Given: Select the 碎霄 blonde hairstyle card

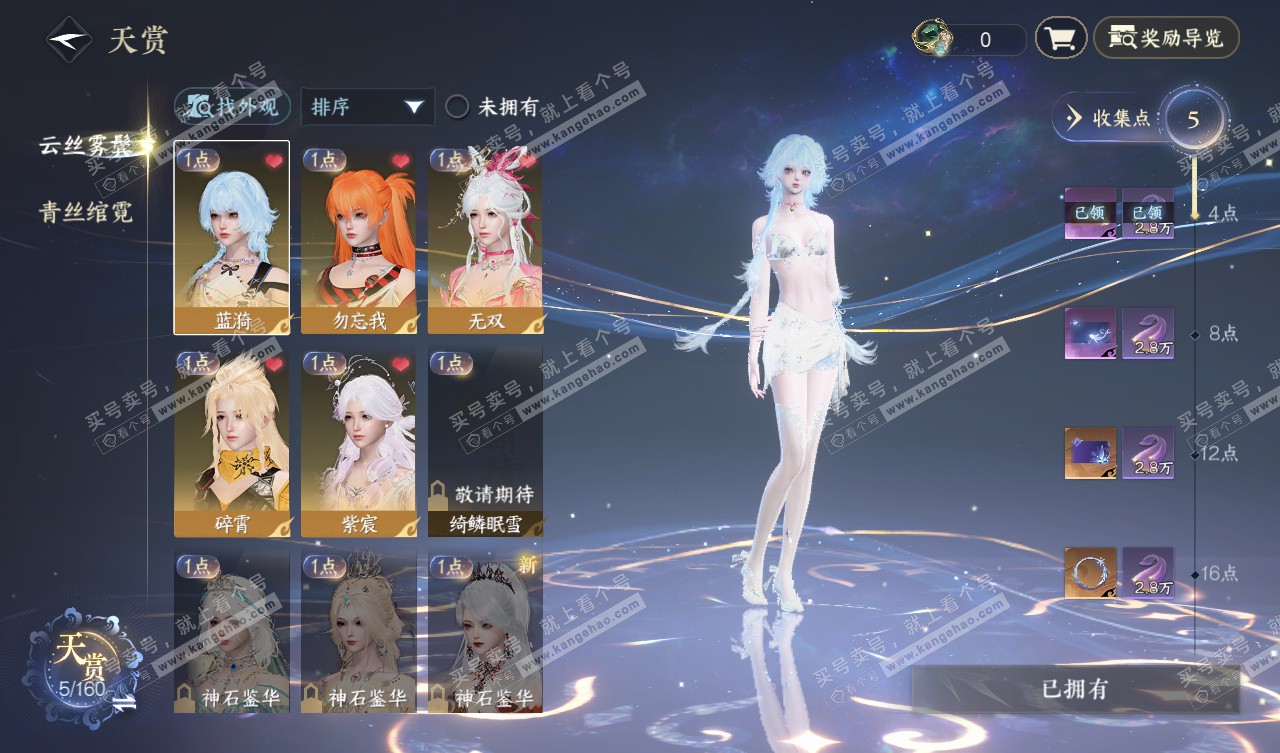Looking at the screenshot, I should [231, 441].
